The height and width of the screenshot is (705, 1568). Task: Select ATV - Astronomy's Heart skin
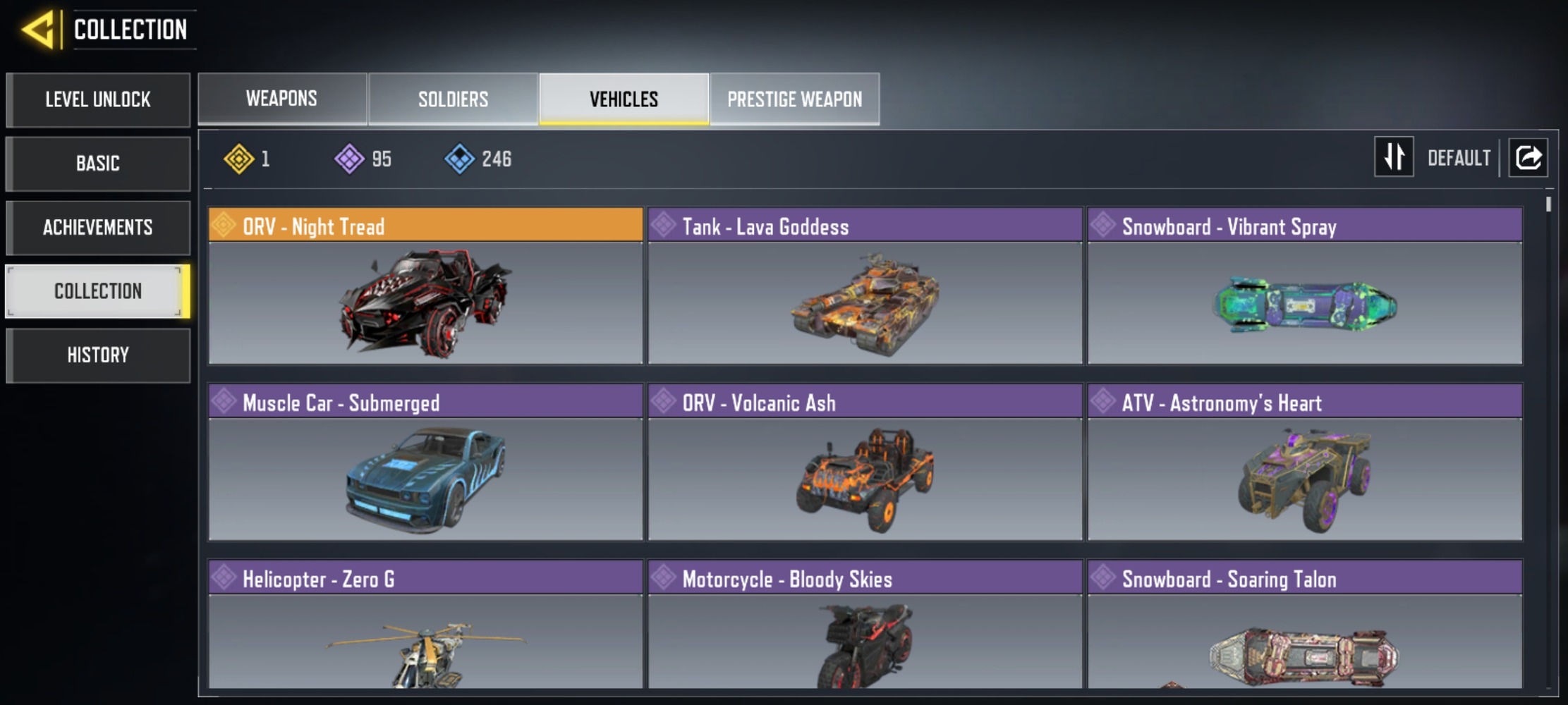tap(1304, 462)
